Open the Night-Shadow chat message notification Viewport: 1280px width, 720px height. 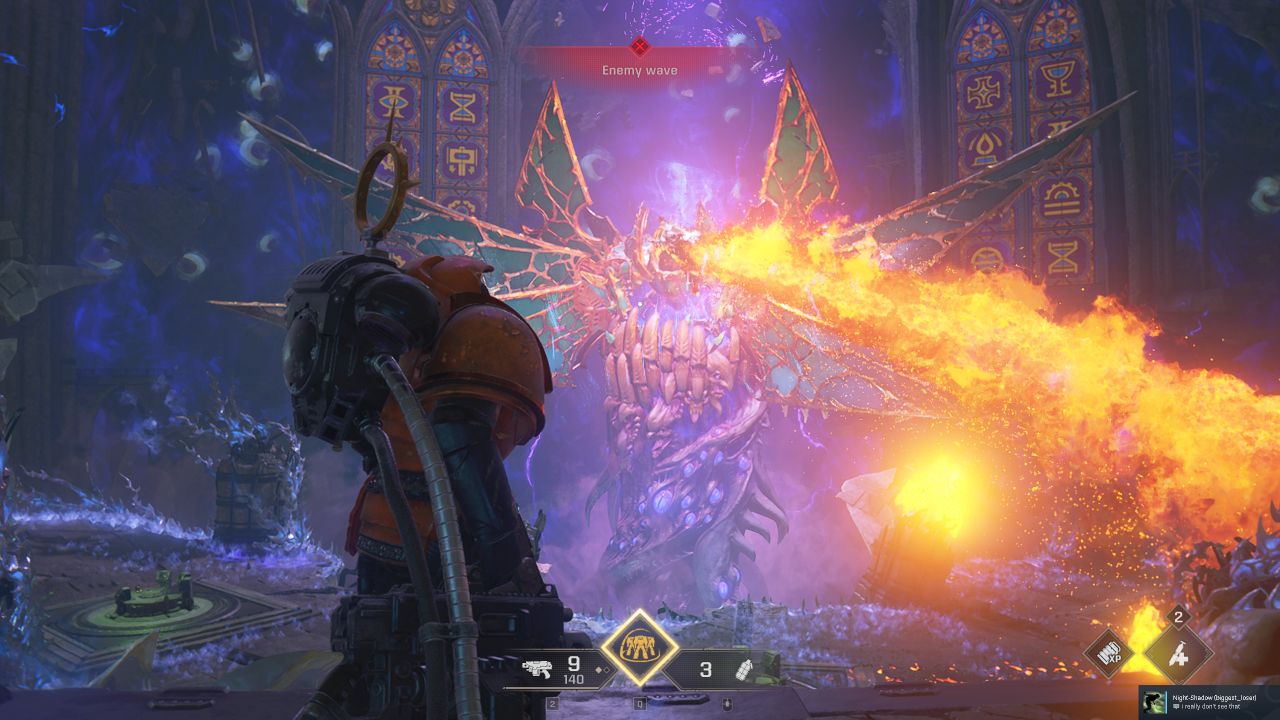click(1209, 701)
